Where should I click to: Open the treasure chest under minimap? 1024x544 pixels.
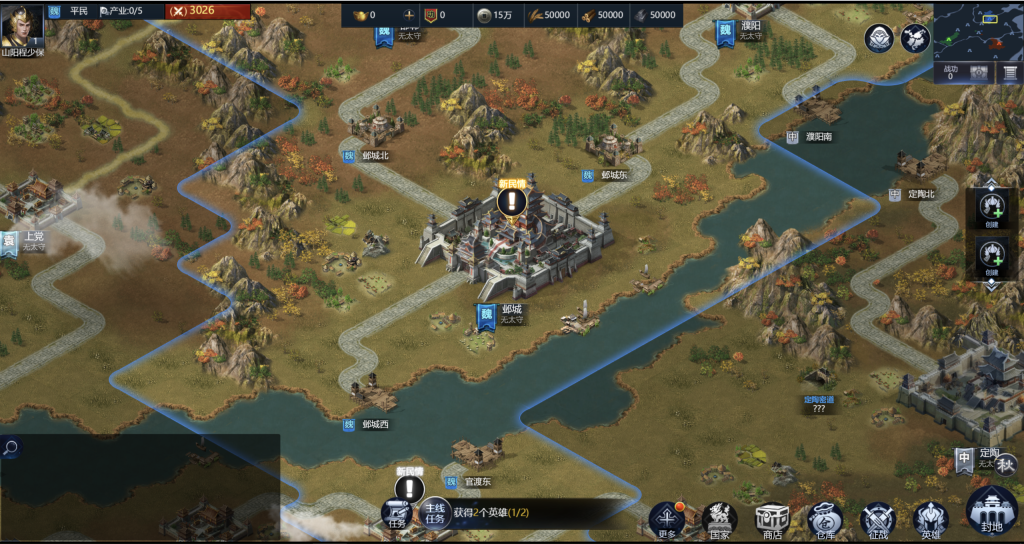click(x=979, y=73)
